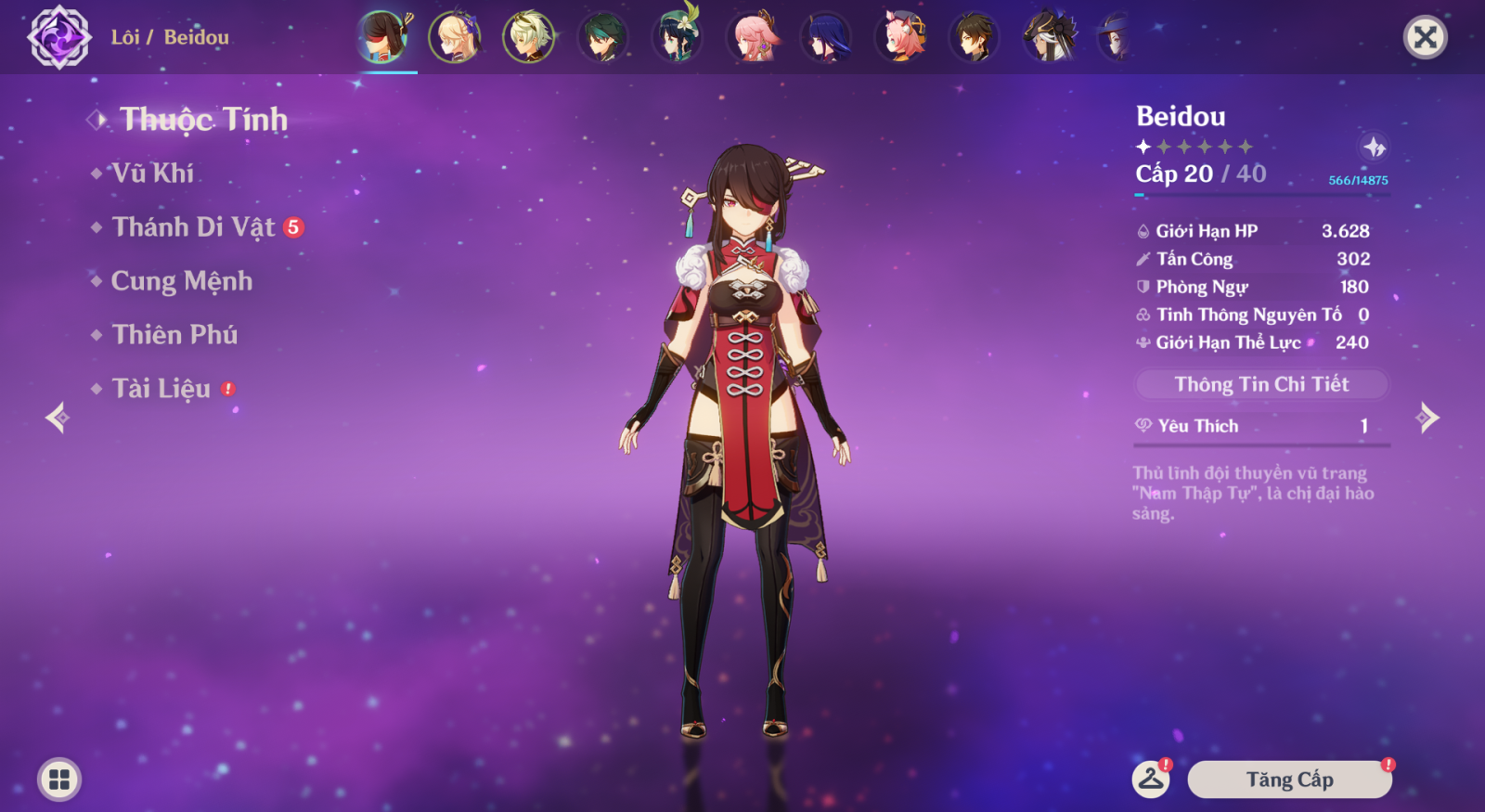Select Fischl's portrait in the character bar
Image resolution: width=1485 pixels, height=812 pixels.
coord(454,37)
